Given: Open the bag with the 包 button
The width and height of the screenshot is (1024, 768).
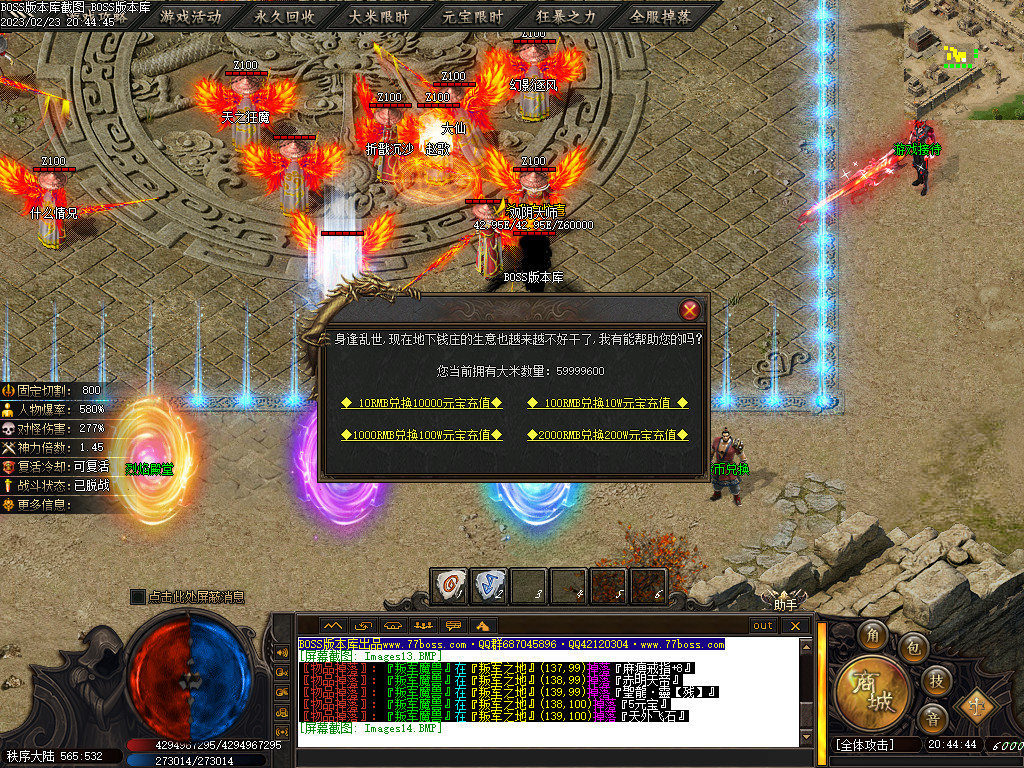Looking at the screenshot, I should (x=911, y=647).
